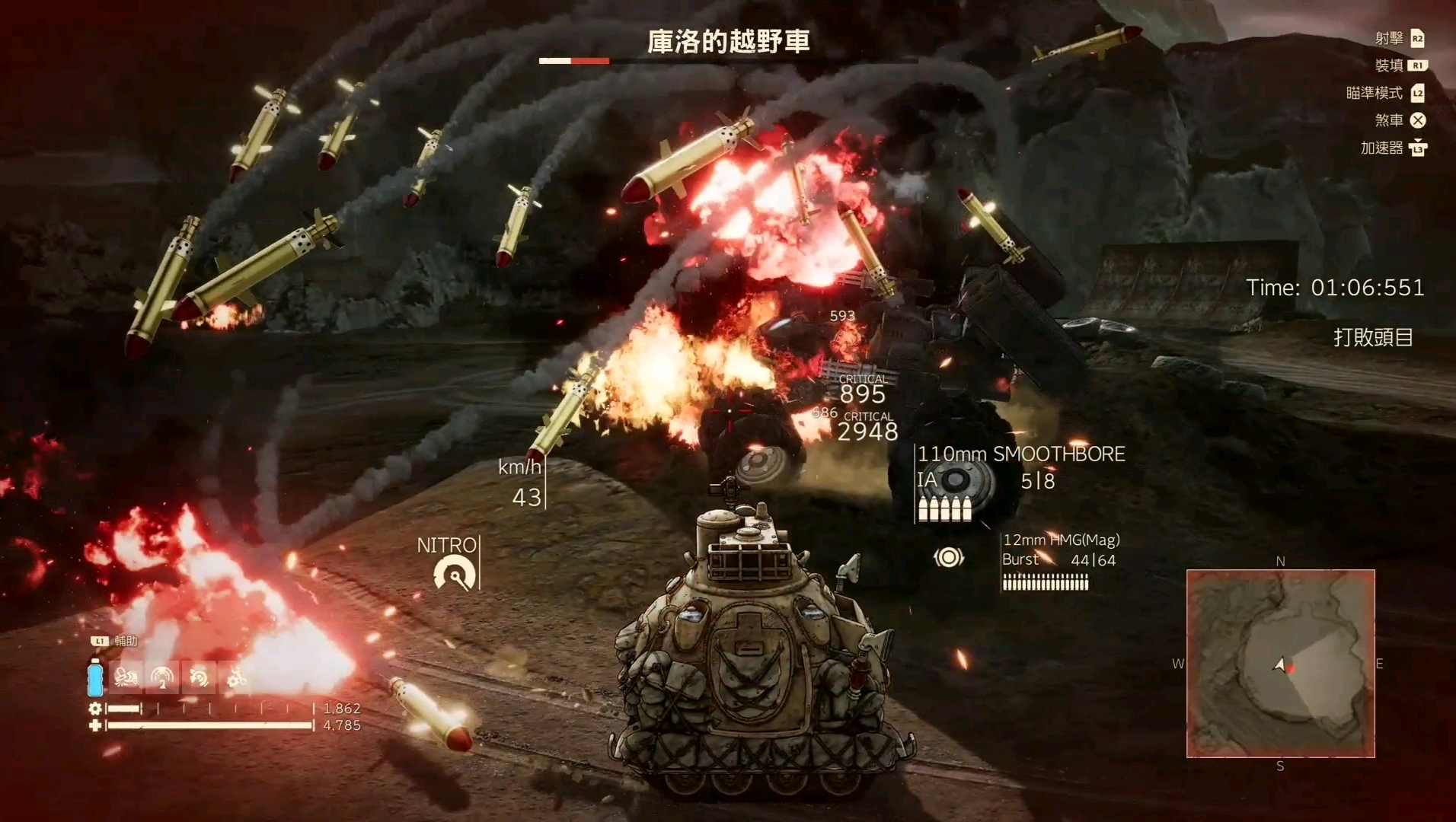
Task: Trigger the spinning shell support skill
Action: [199, 677]
